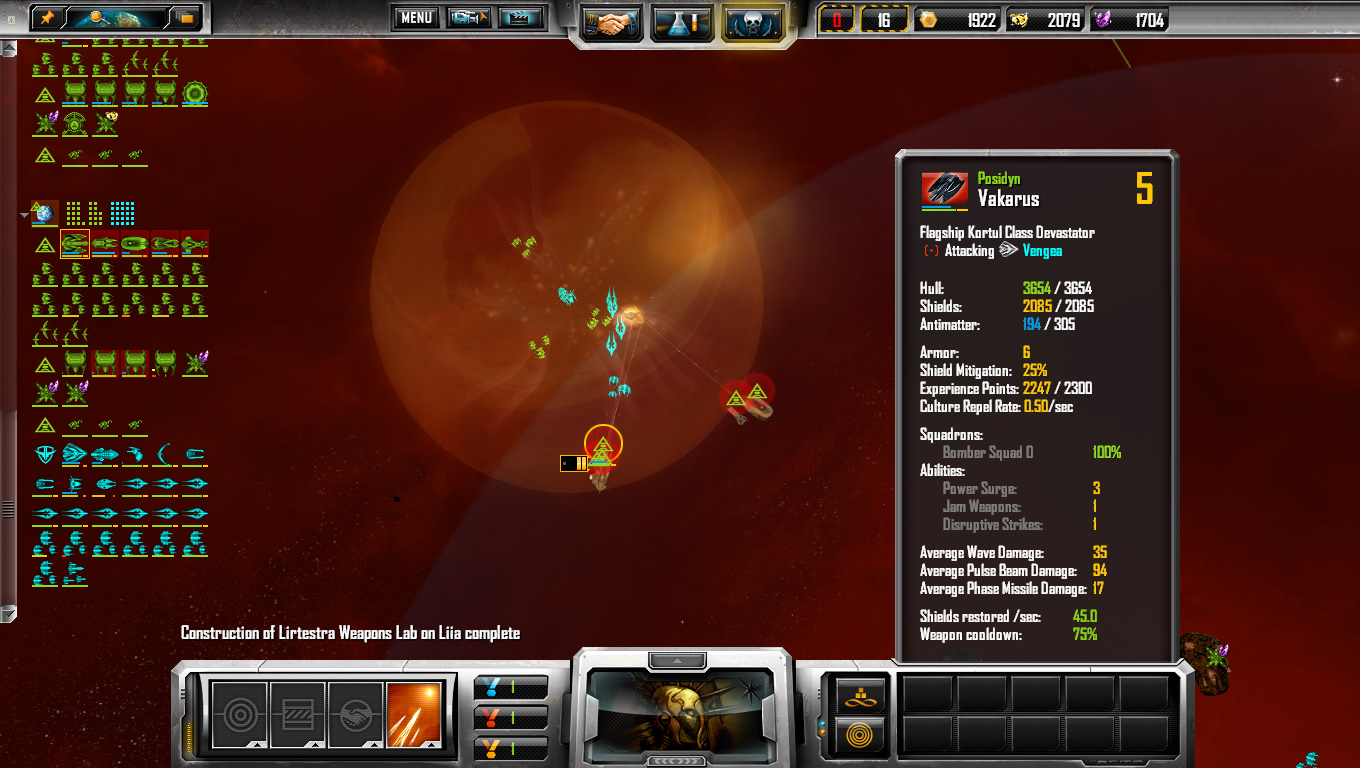
Task: Open the diplomacy handshake screen
Action: [611, 22]
